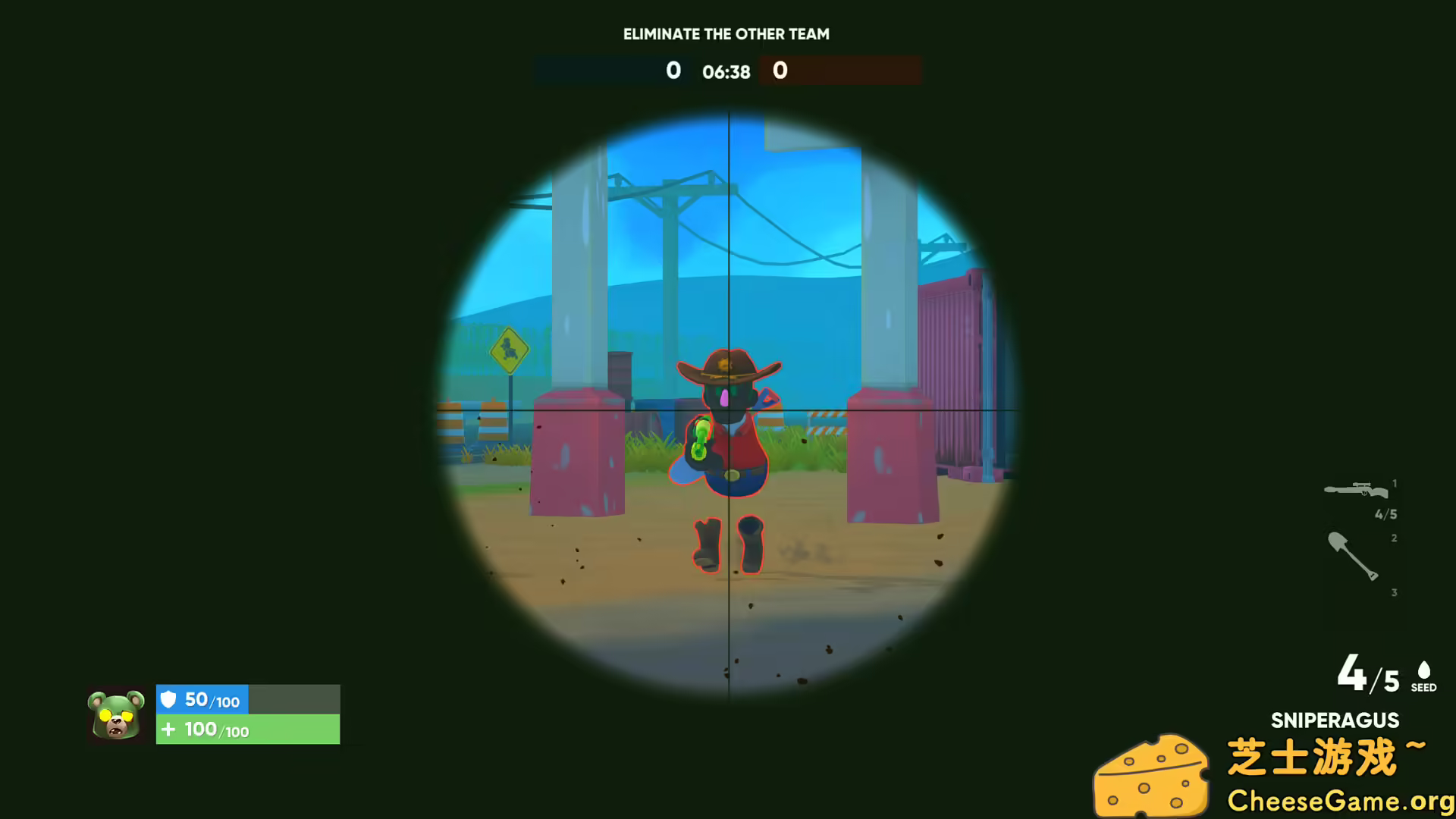
Task: Click the blue team score of 0
Action: [673, 71]
